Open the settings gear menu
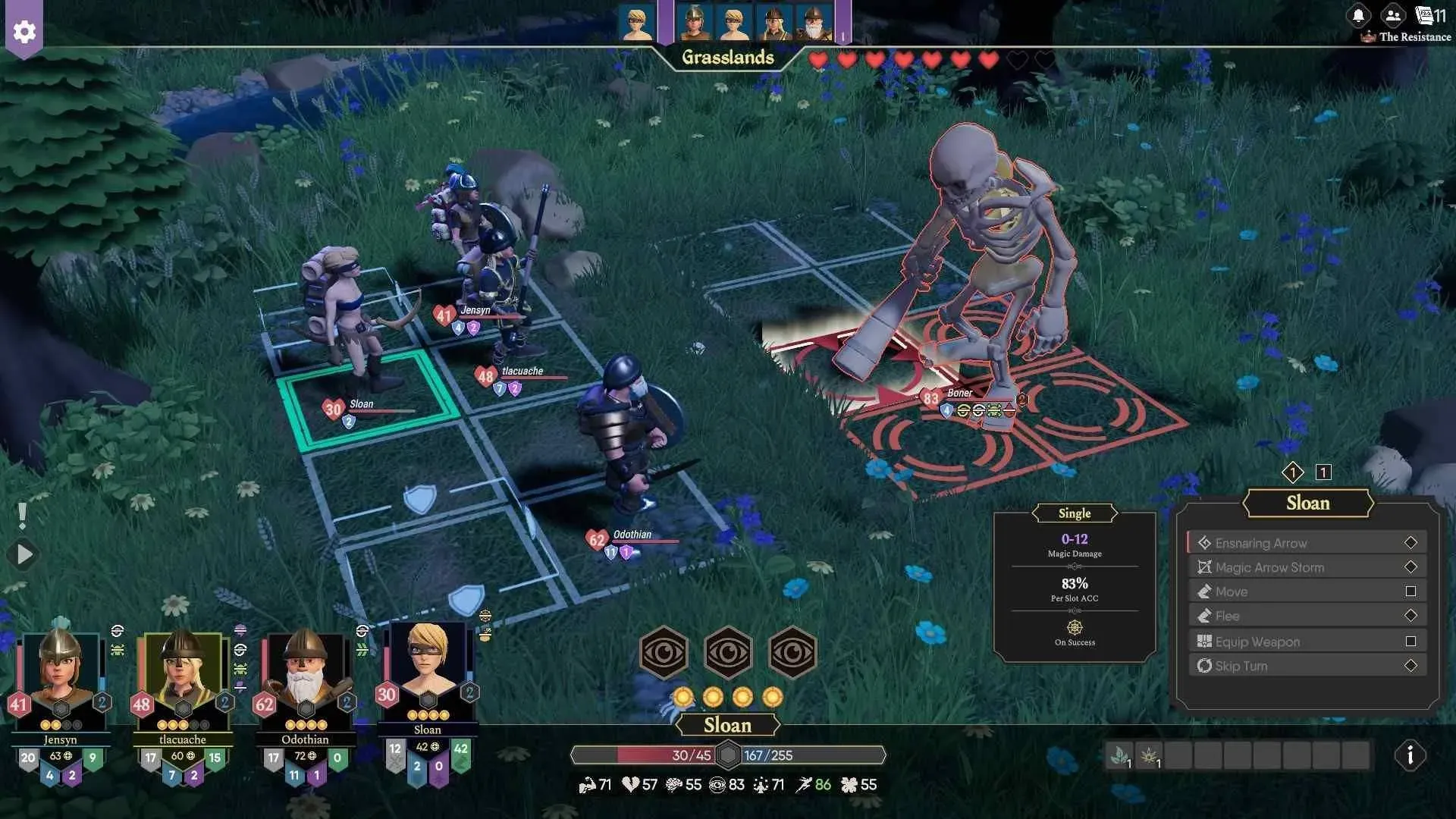1456x819 pixels. 24,32
